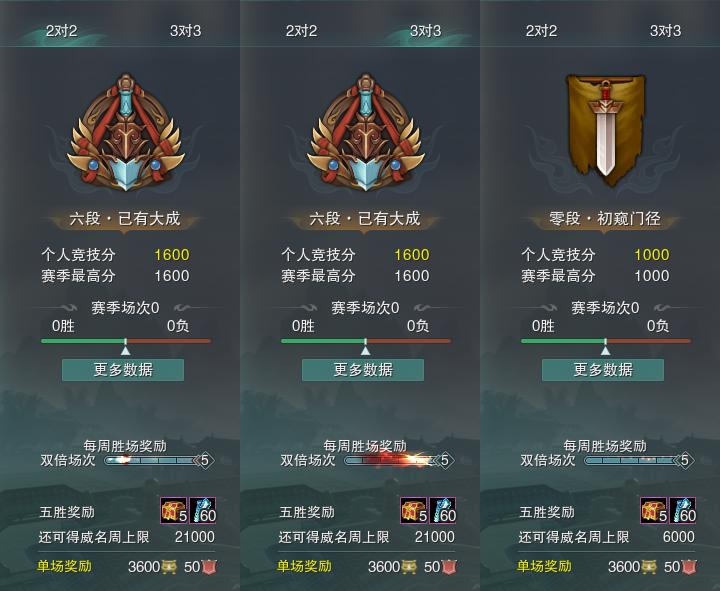Switch to 2对2 tab above the sword banner emblem

(x=542, y=30)
